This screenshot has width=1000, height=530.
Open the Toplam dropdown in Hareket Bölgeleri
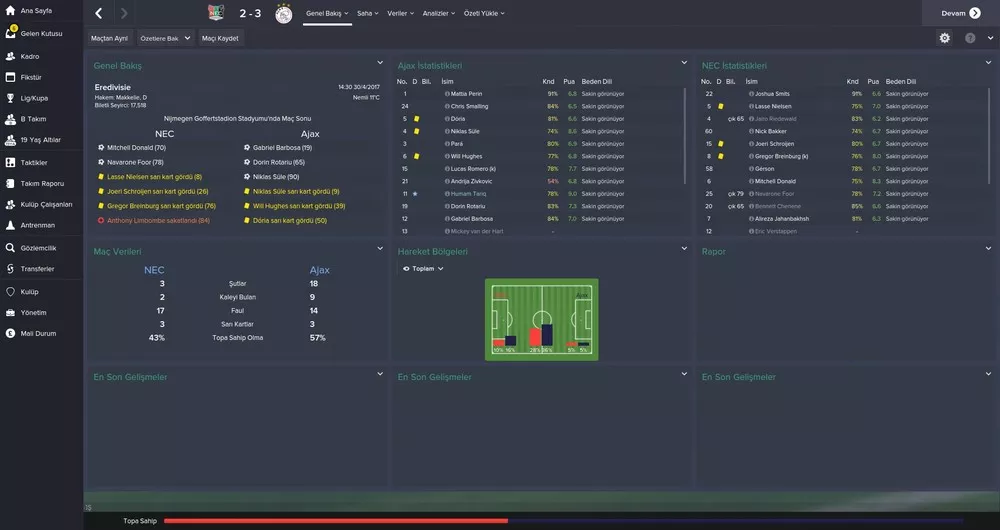pyautogui.click(x=424, y=269)
